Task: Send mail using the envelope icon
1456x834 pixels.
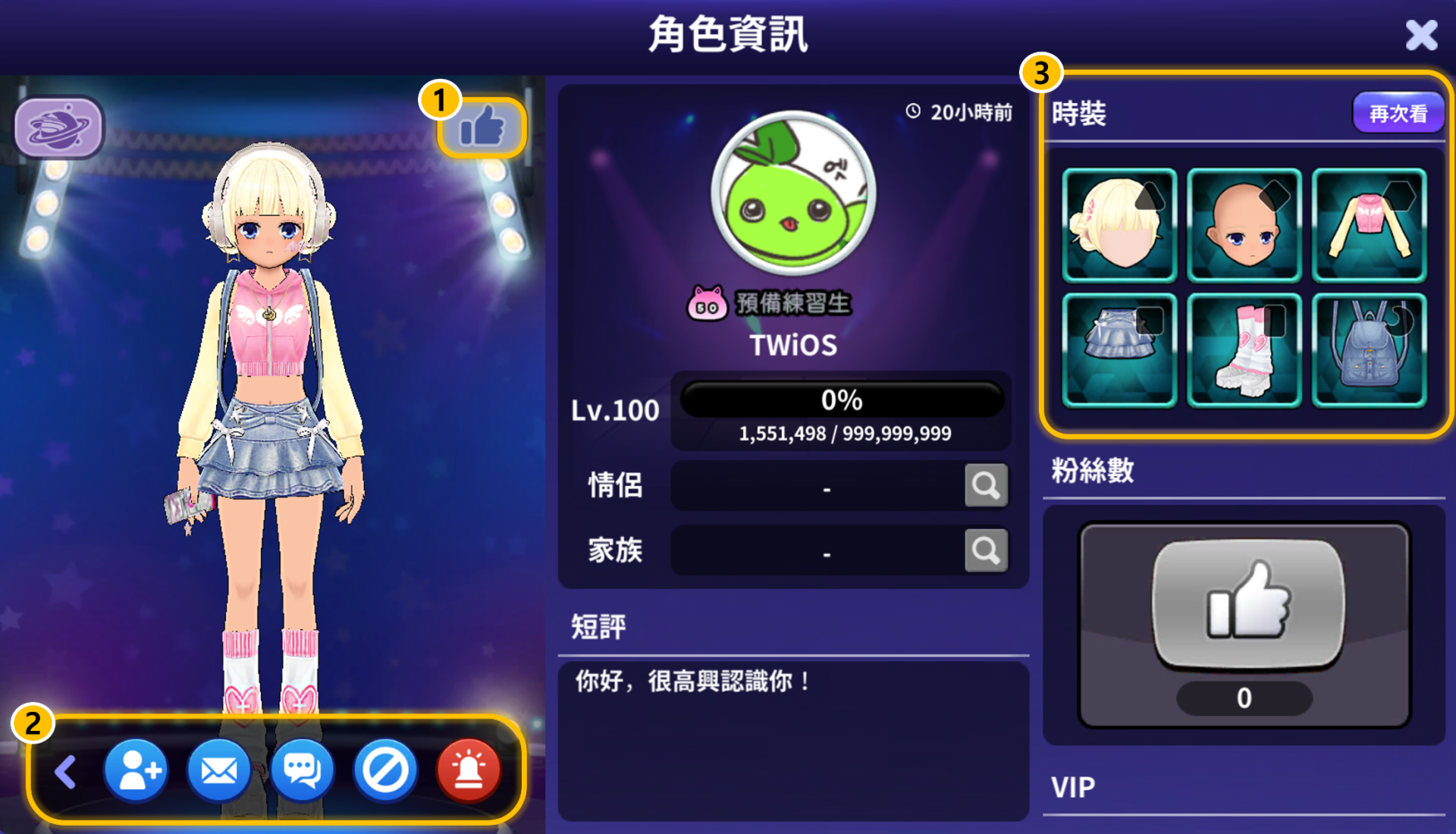Action: (x=219, y=772)
